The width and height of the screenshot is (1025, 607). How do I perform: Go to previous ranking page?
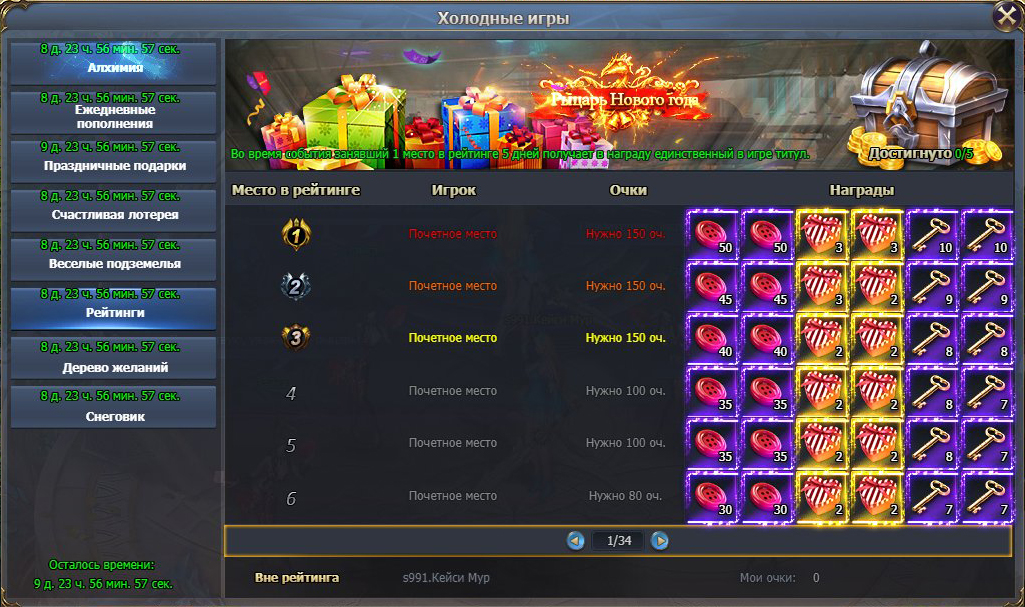coord(575,541)
